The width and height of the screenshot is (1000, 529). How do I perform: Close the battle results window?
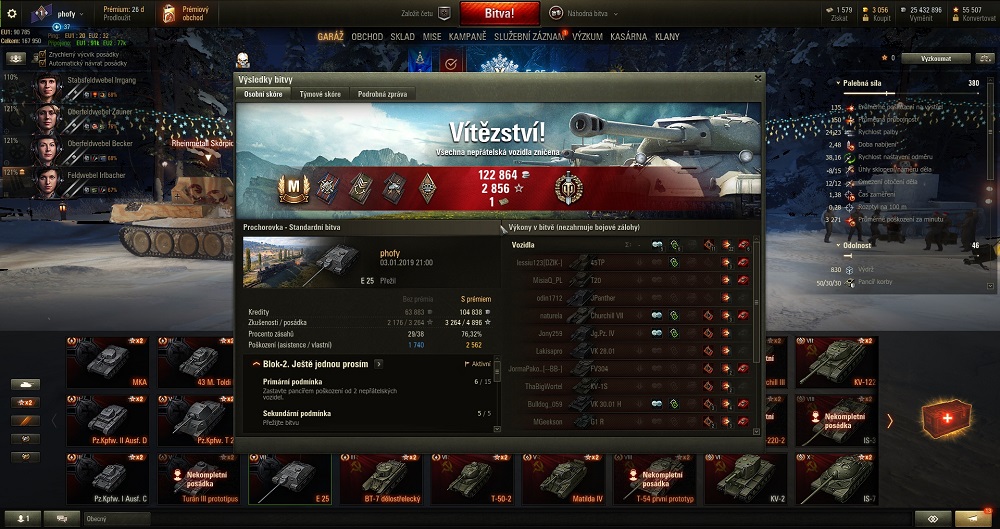pyautogui.click(x=757, y=78)
